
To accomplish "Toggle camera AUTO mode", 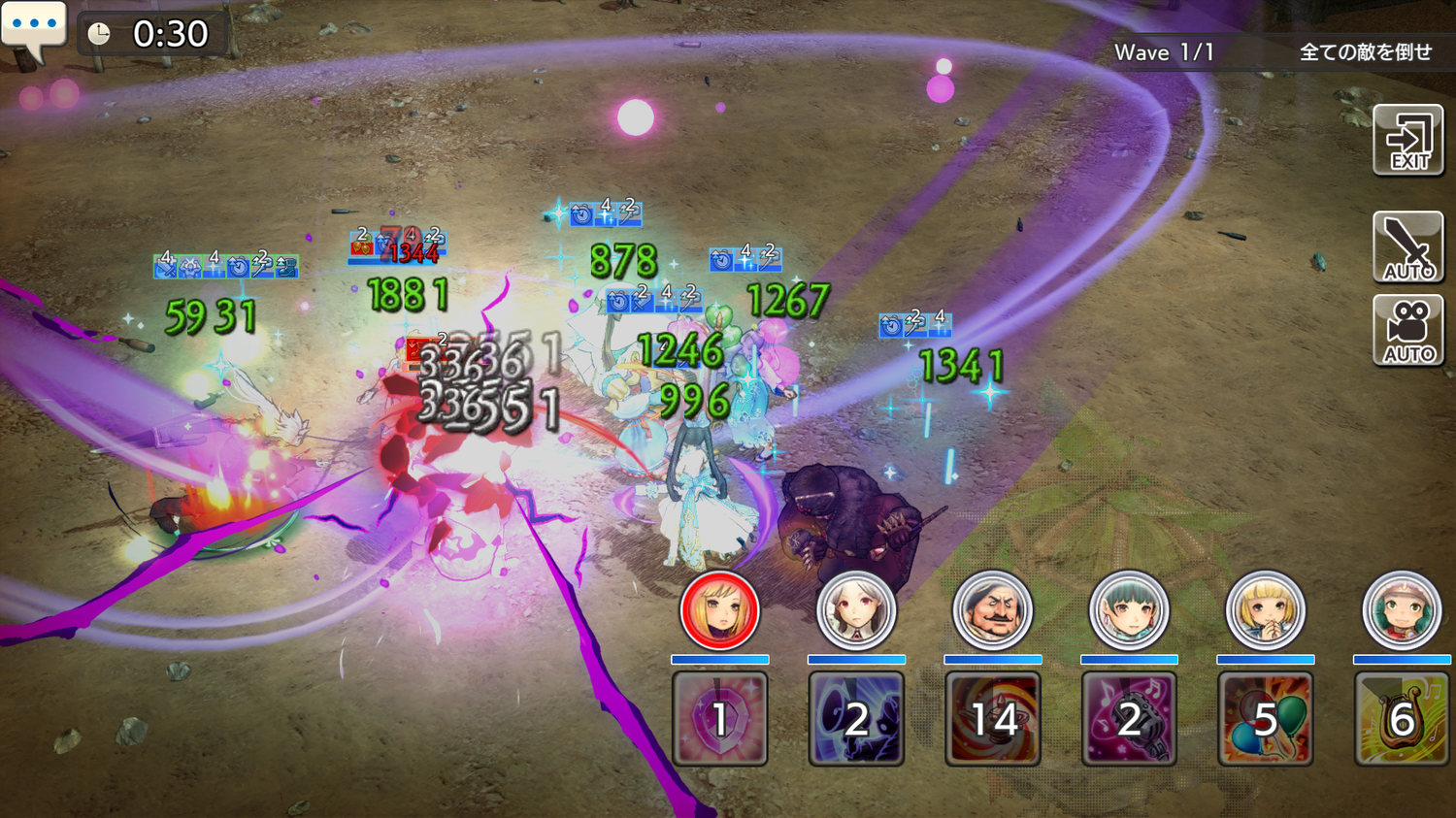I will click(x=1408, y=331).
